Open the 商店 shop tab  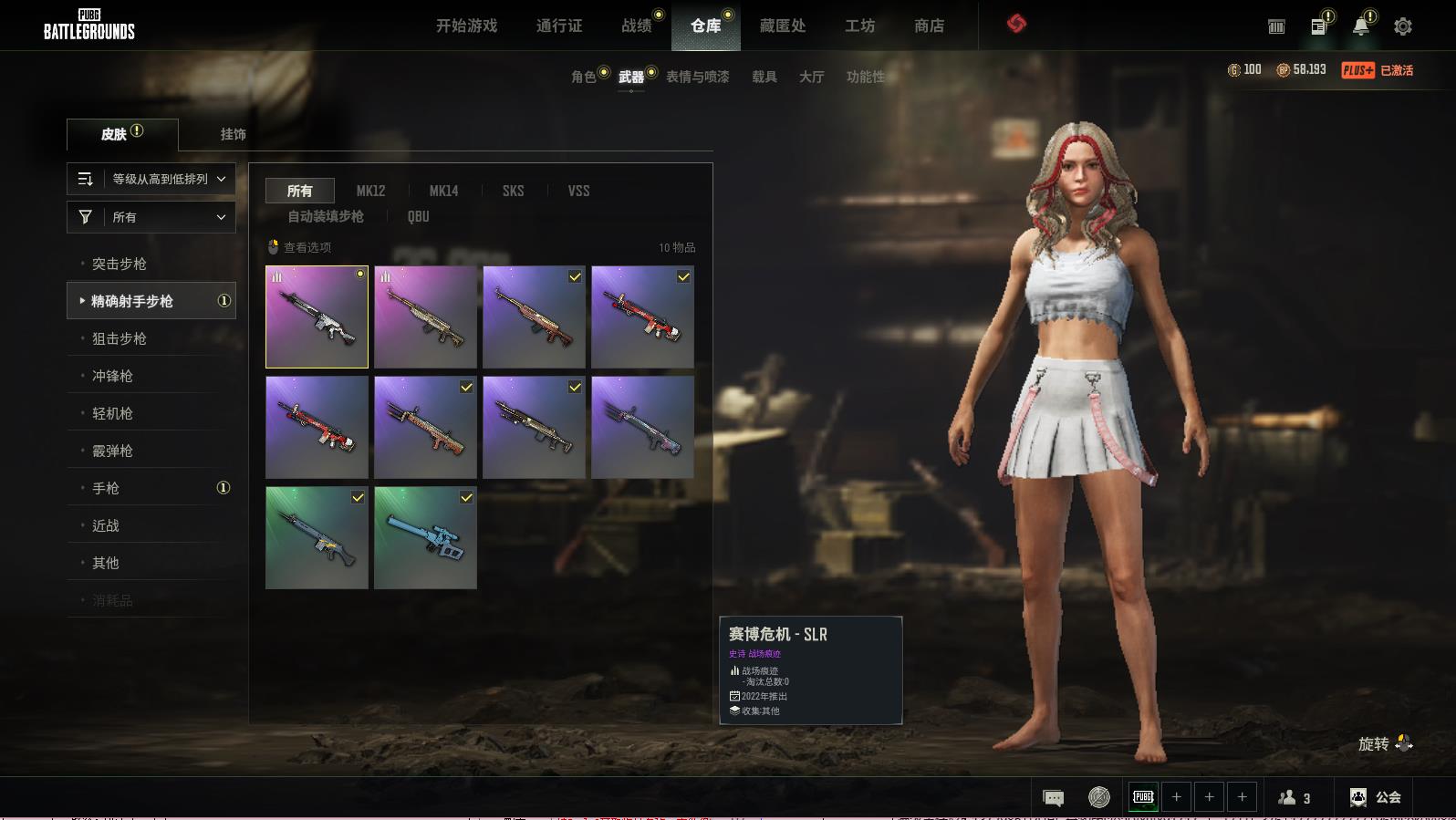pyautogui.click(x=929, y=26)
